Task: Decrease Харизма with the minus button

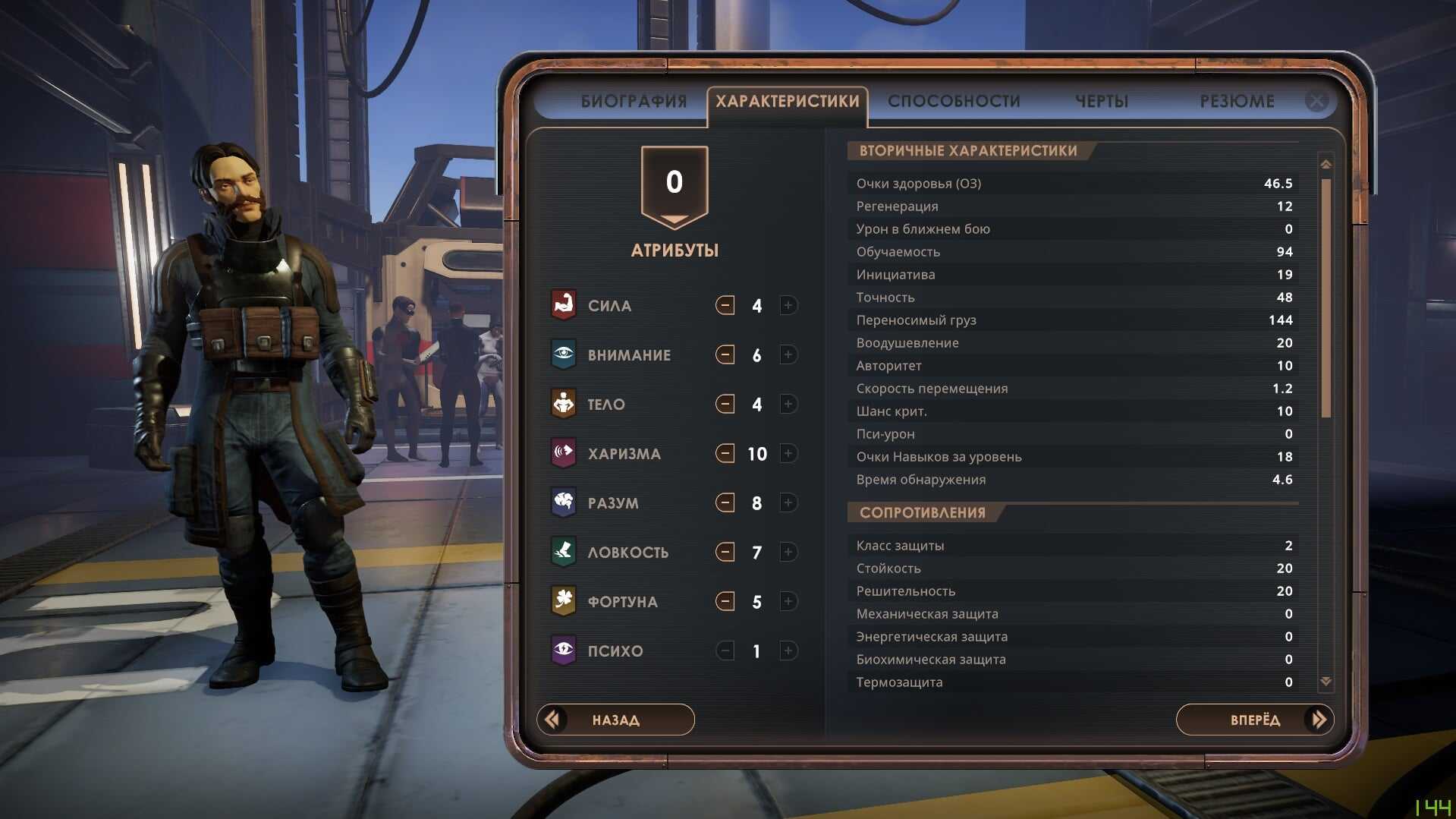Action: click(725, 453)
